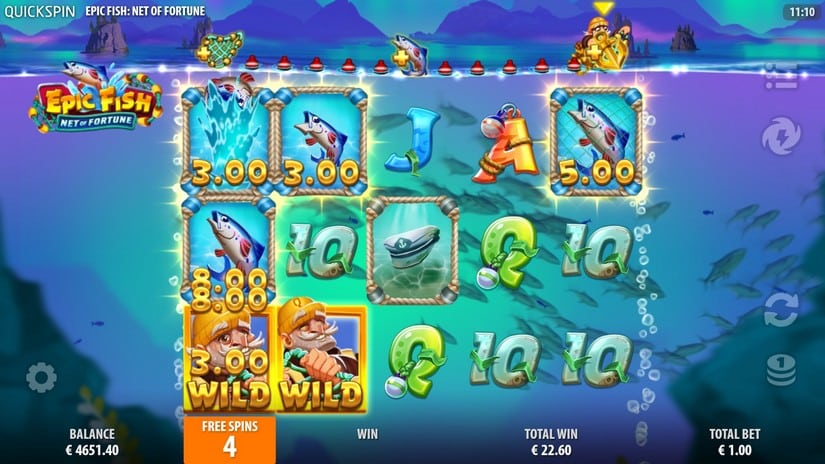Activate the lightning turbo spin button

[781, 136]
